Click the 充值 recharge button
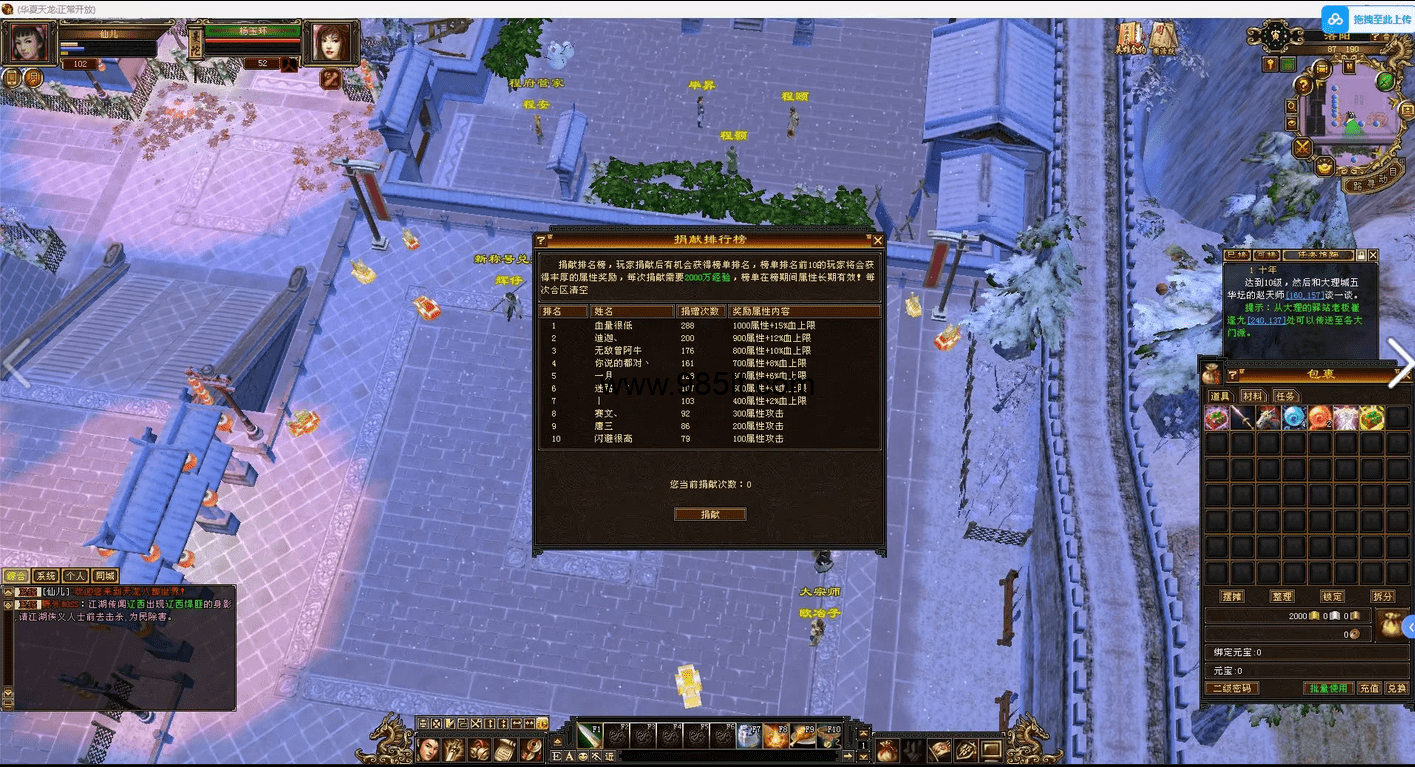Image resolution: width=1415 pixels, height=767 pixels. tap(1369, 688)
